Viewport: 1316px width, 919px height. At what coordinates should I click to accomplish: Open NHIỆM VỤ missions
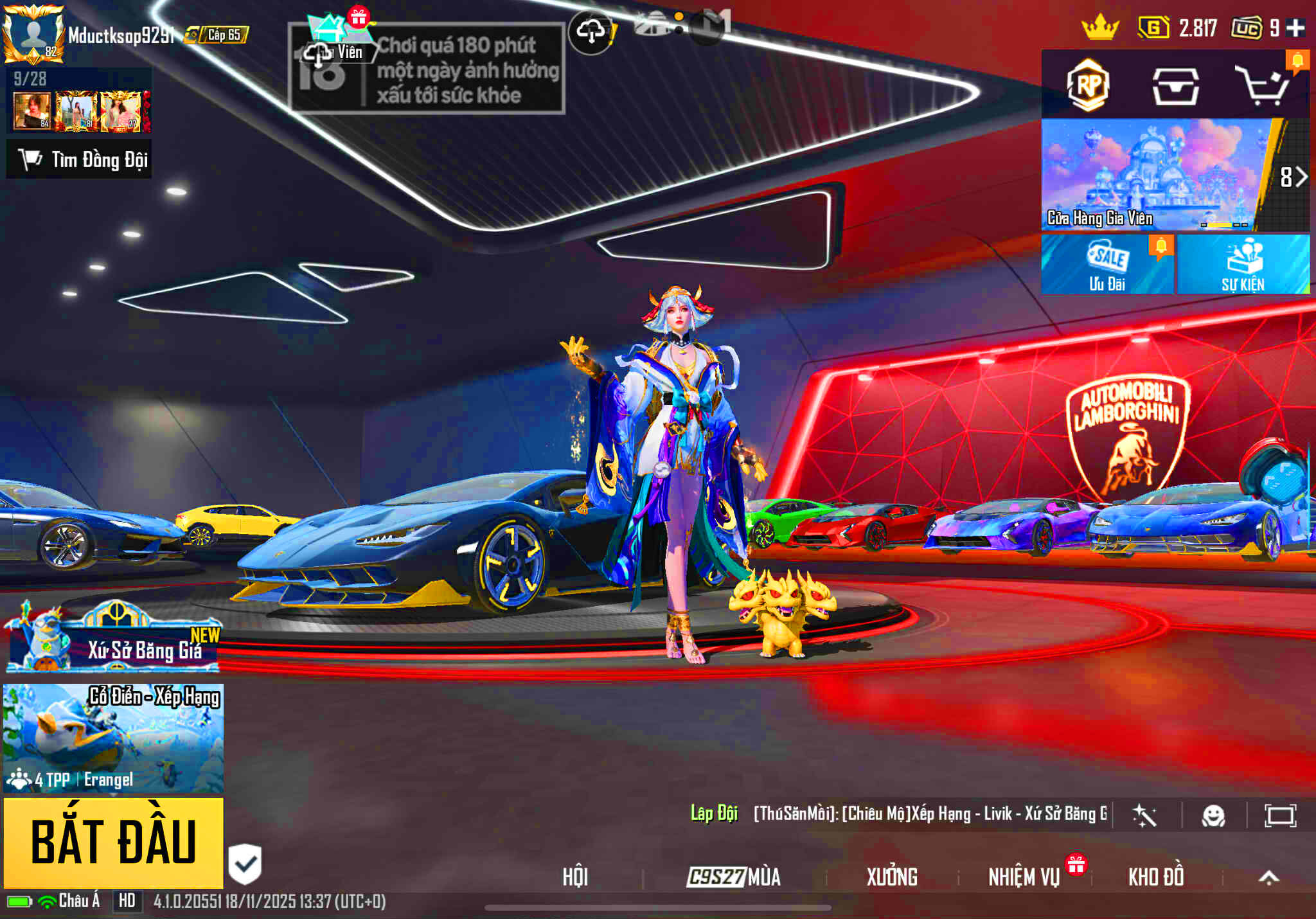[1024, 877]
